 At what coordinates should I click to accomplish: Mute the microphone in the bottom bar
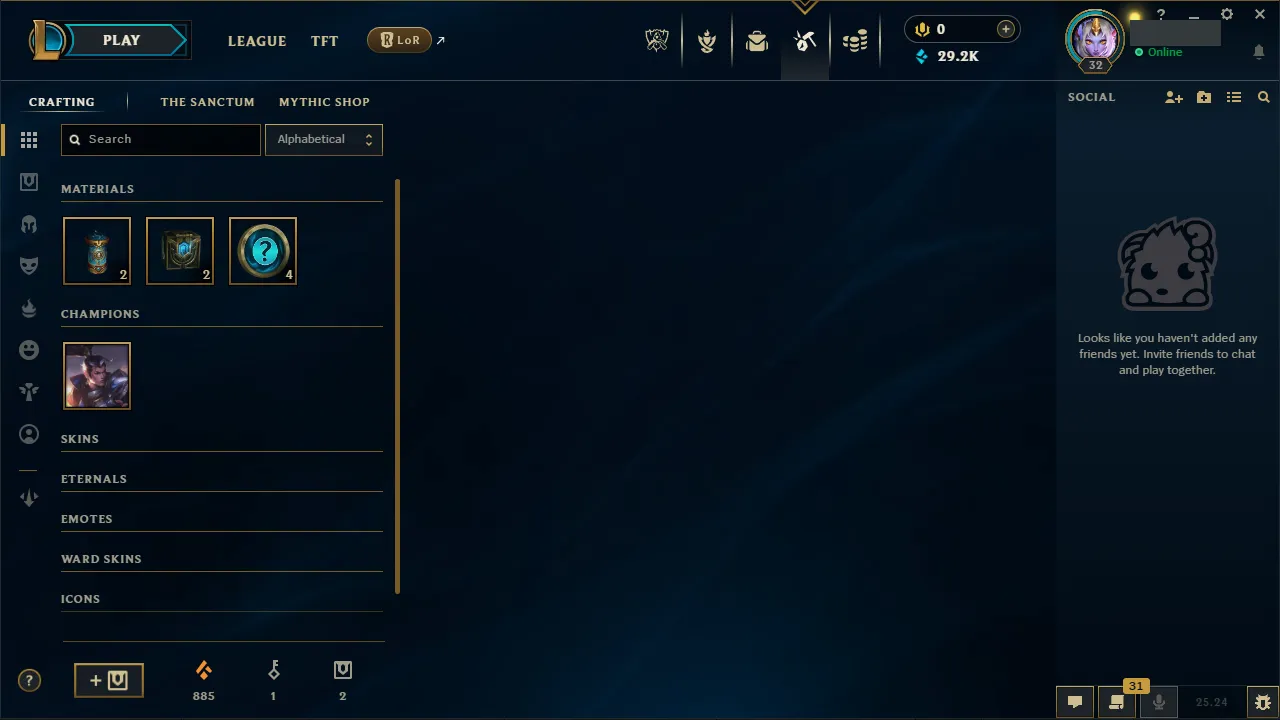[1158, 701]
